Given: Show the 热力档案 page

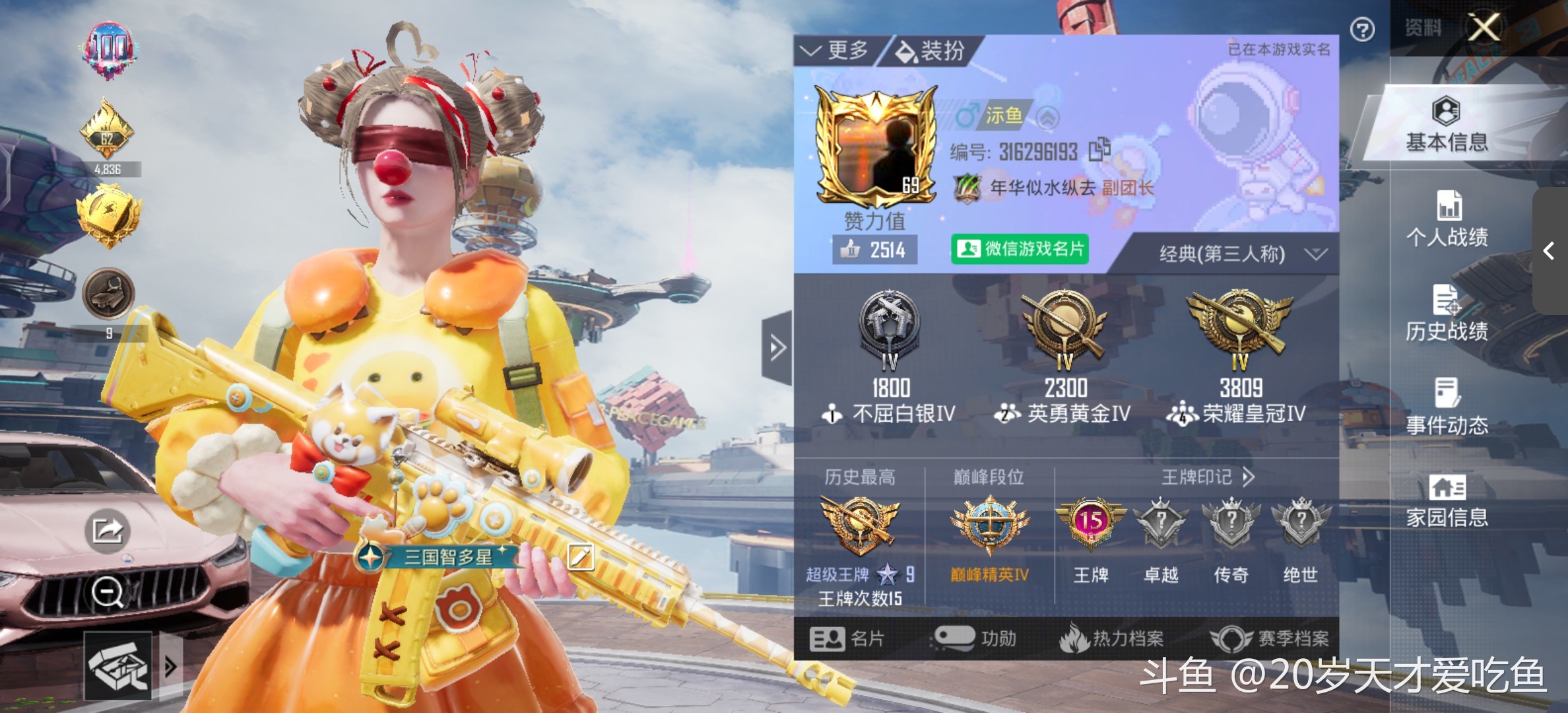Looking at the screenshot, I should [1112, 638].
